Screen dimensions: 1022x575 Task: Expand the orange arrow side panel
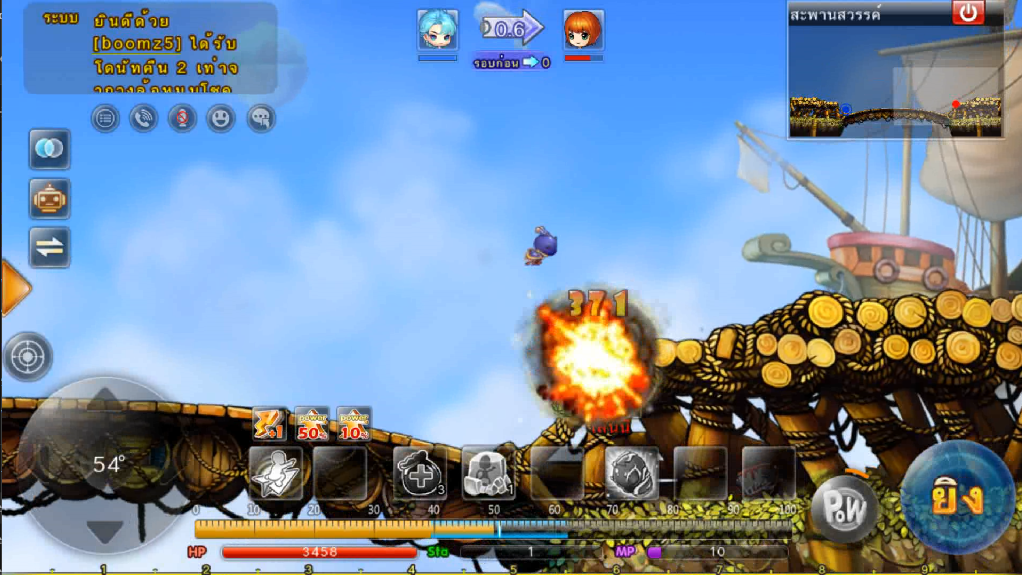click(14, 288)
